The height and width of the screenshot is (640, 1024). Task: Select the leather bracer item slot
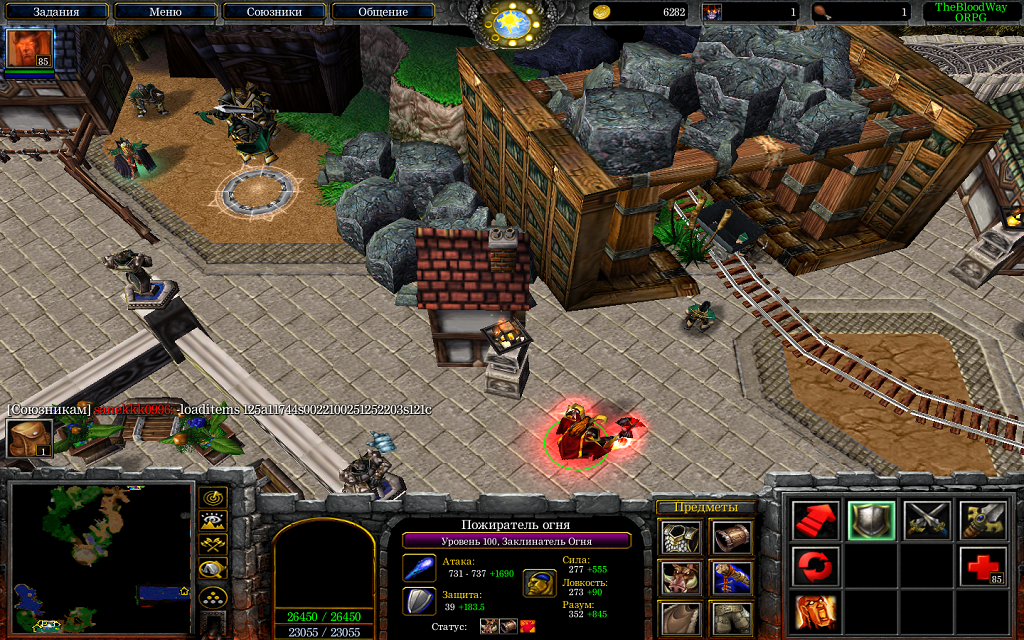[732, 536]
